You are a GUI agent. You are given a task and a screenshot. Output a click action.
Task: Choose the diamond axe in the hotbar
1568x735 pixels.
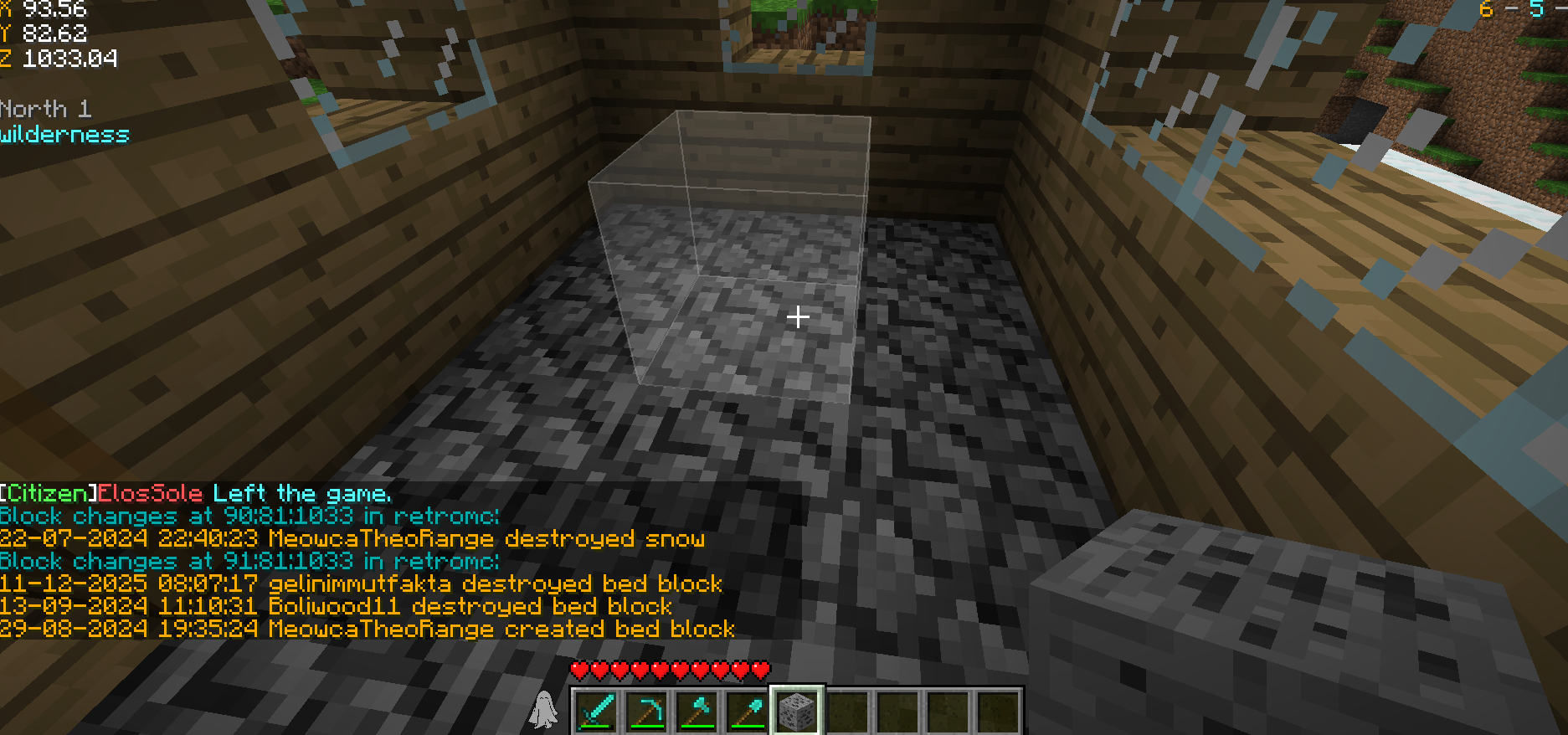[x=697, y=712]
